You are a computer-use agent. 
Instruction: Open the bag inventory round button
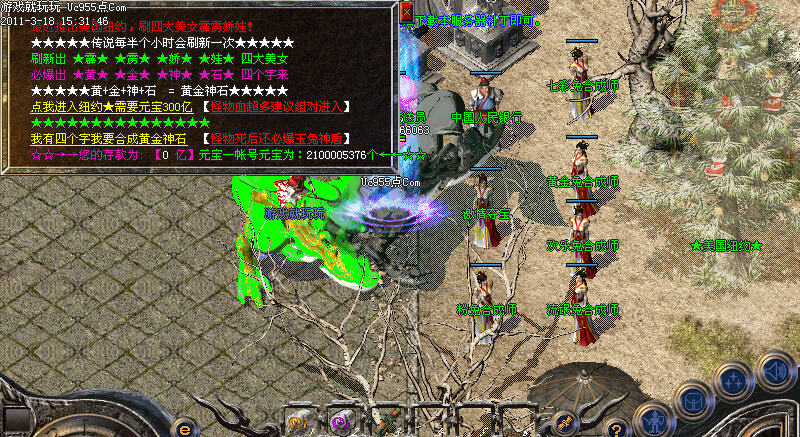point(691,399)
